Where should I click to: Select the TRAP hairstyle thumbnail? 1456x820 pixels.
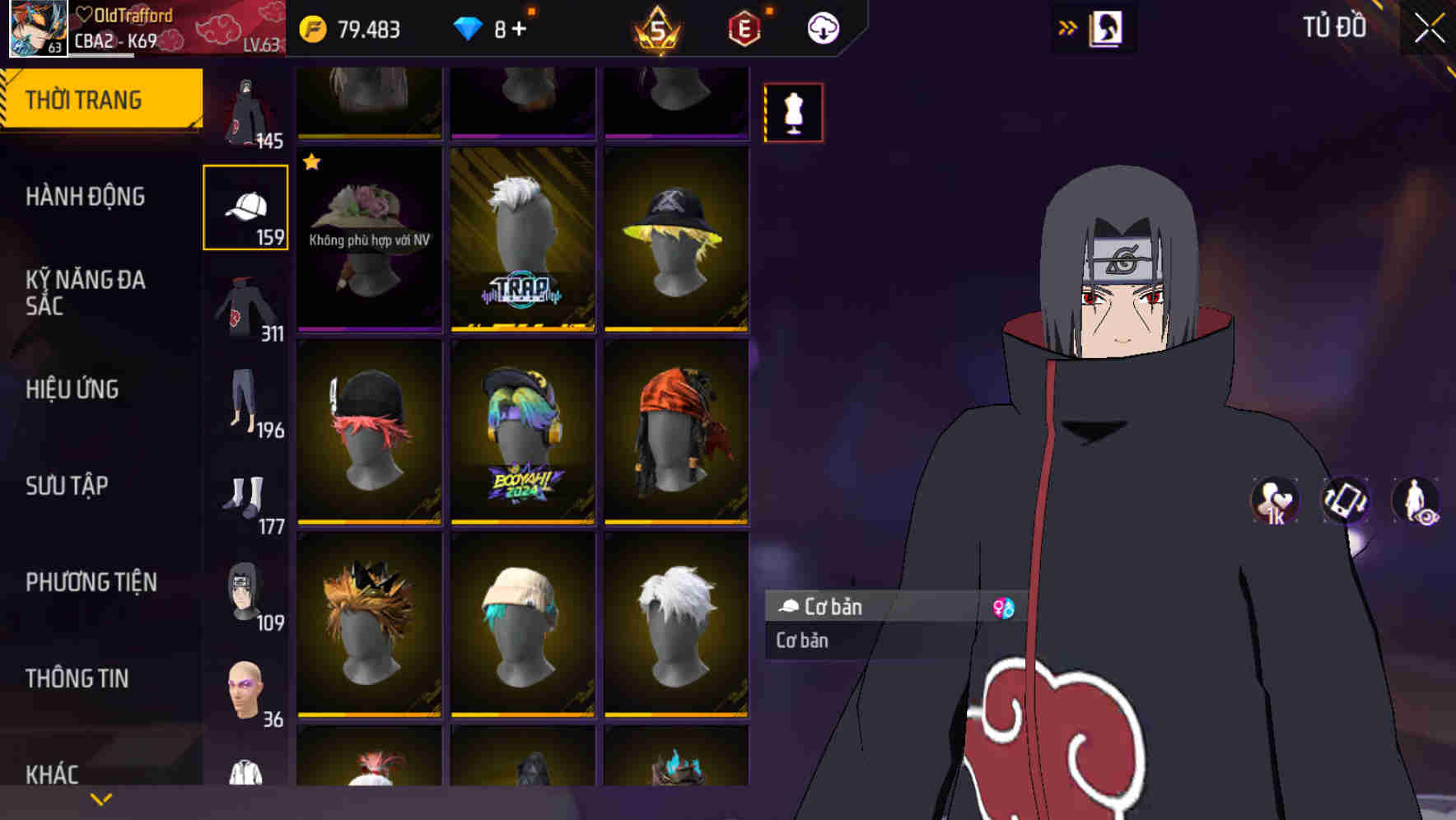pyautogui.click(x=522, y=238)
